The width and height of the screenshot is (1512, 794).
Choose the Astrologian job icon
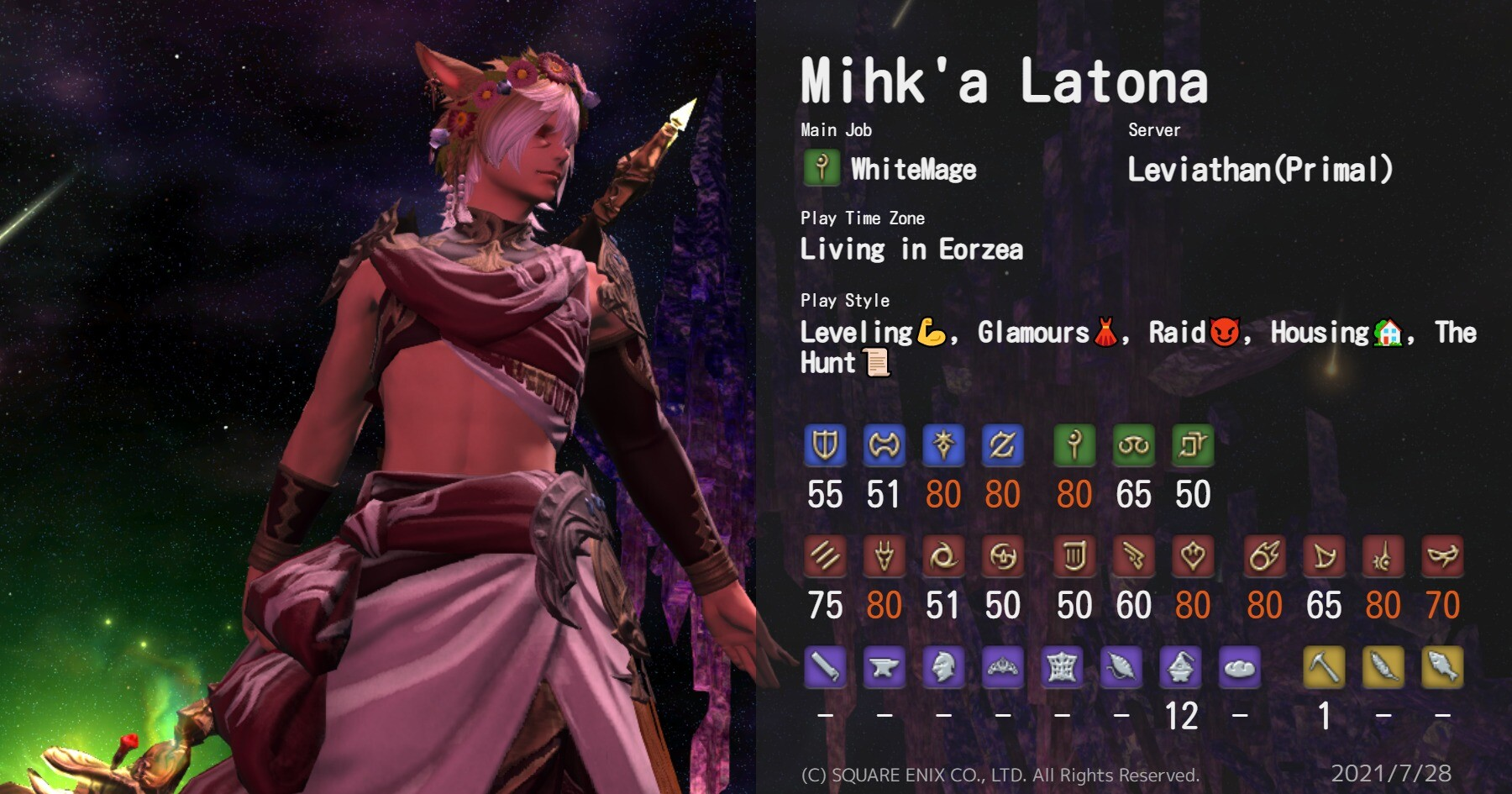tap(1193, 444)
